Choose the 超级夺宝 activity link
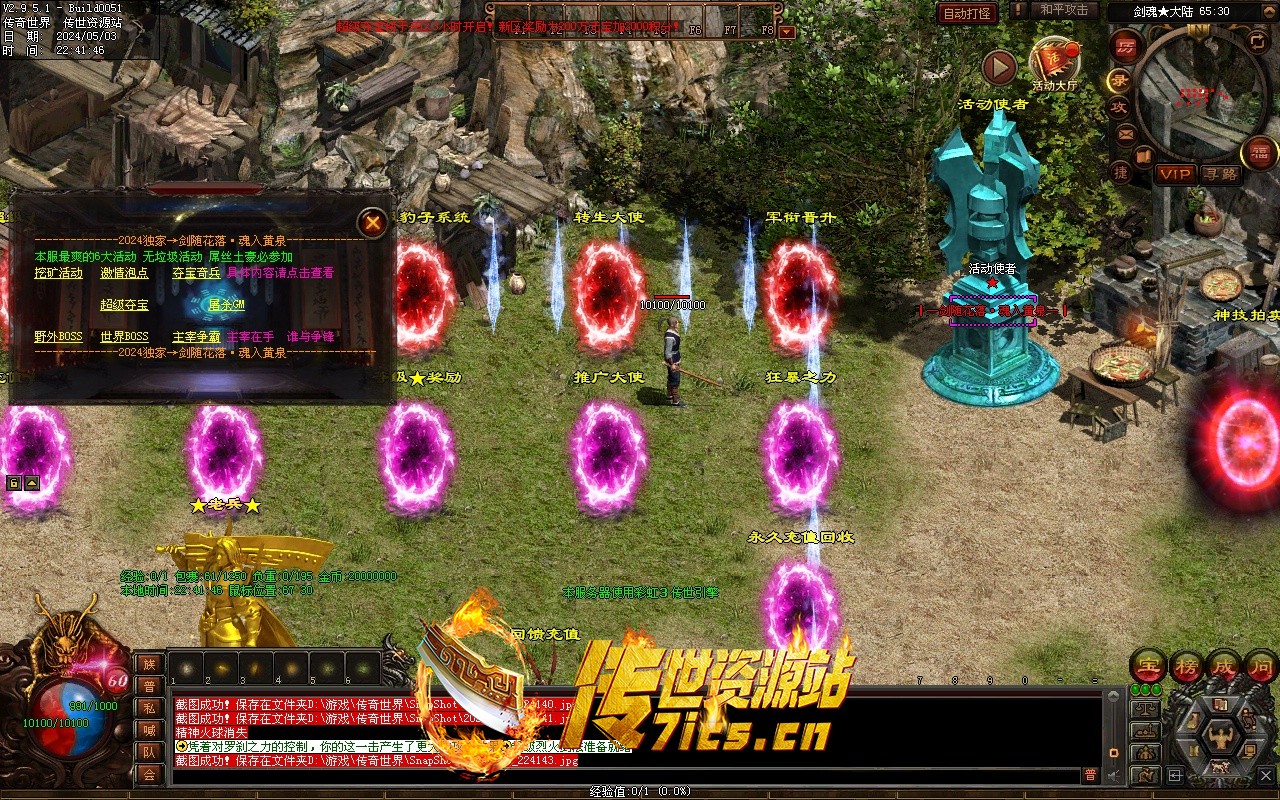The image size is (1280, 800). click(124, 305)
